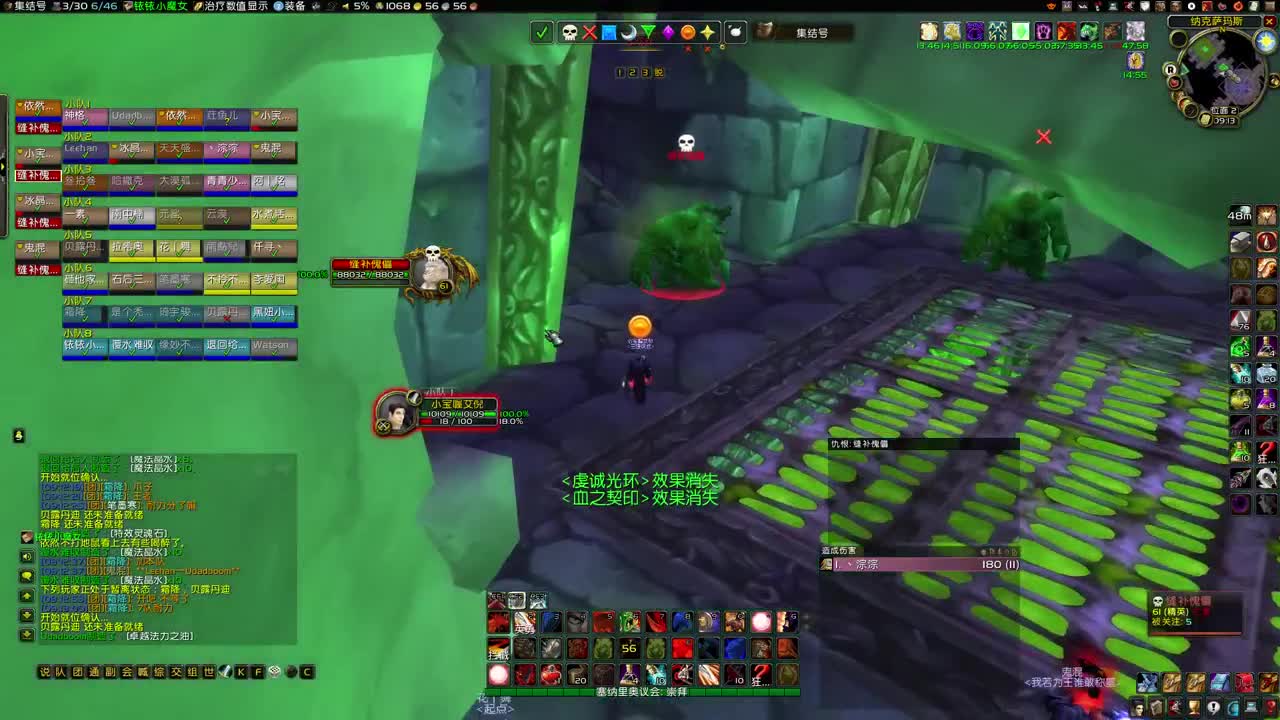Toggle the green checkmark ready marker
The image size is (1280, 720).
pos(541,32)
